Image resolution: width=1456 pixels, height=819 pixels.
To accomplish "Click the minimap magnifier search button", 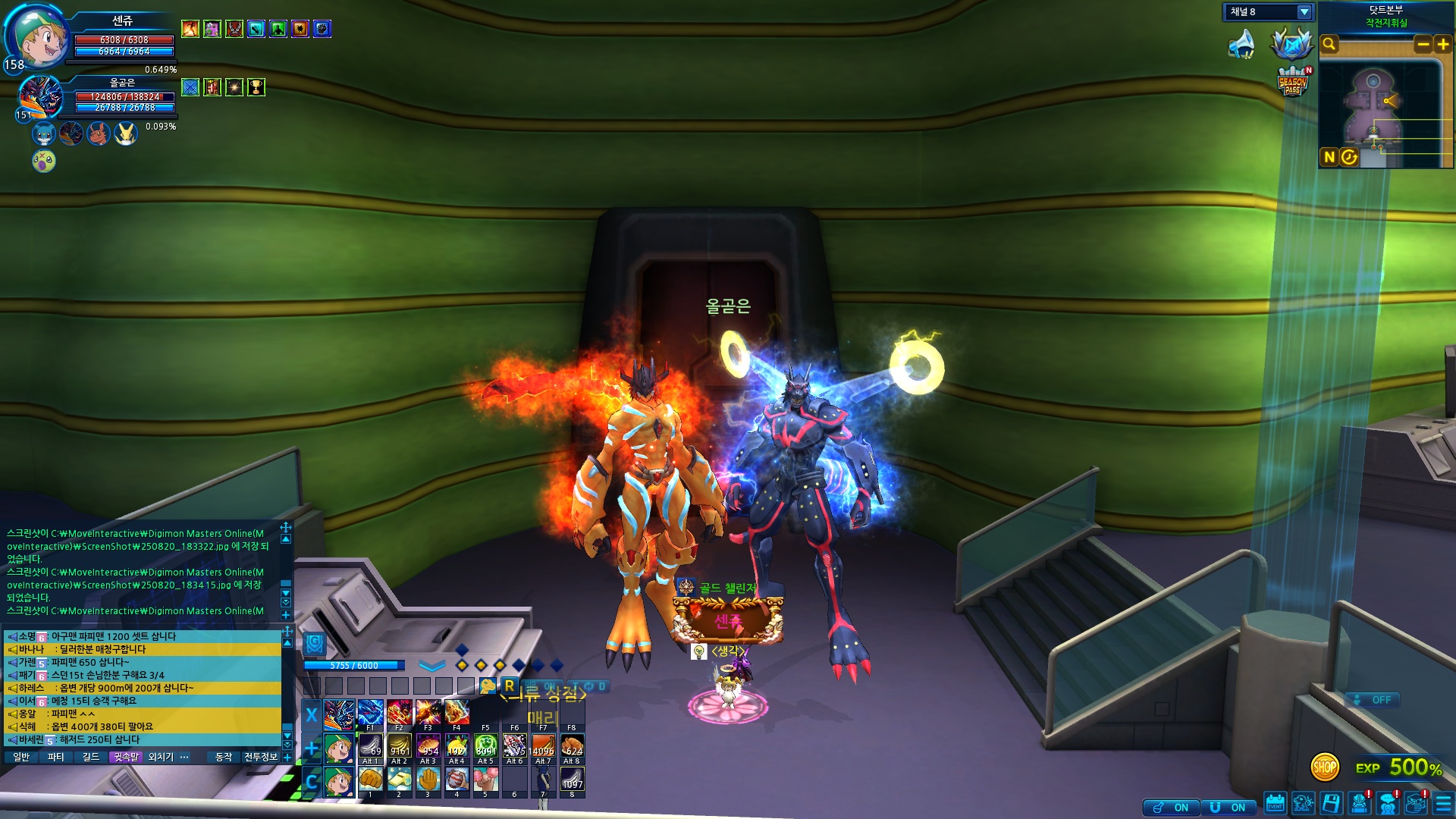I will tap(1329, 45).
